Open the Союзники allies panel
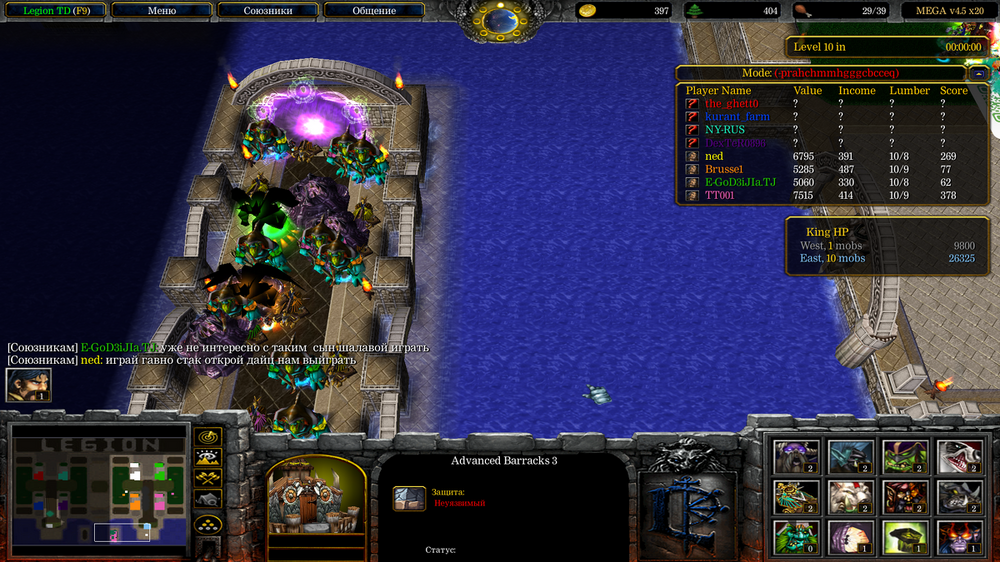 268,11
